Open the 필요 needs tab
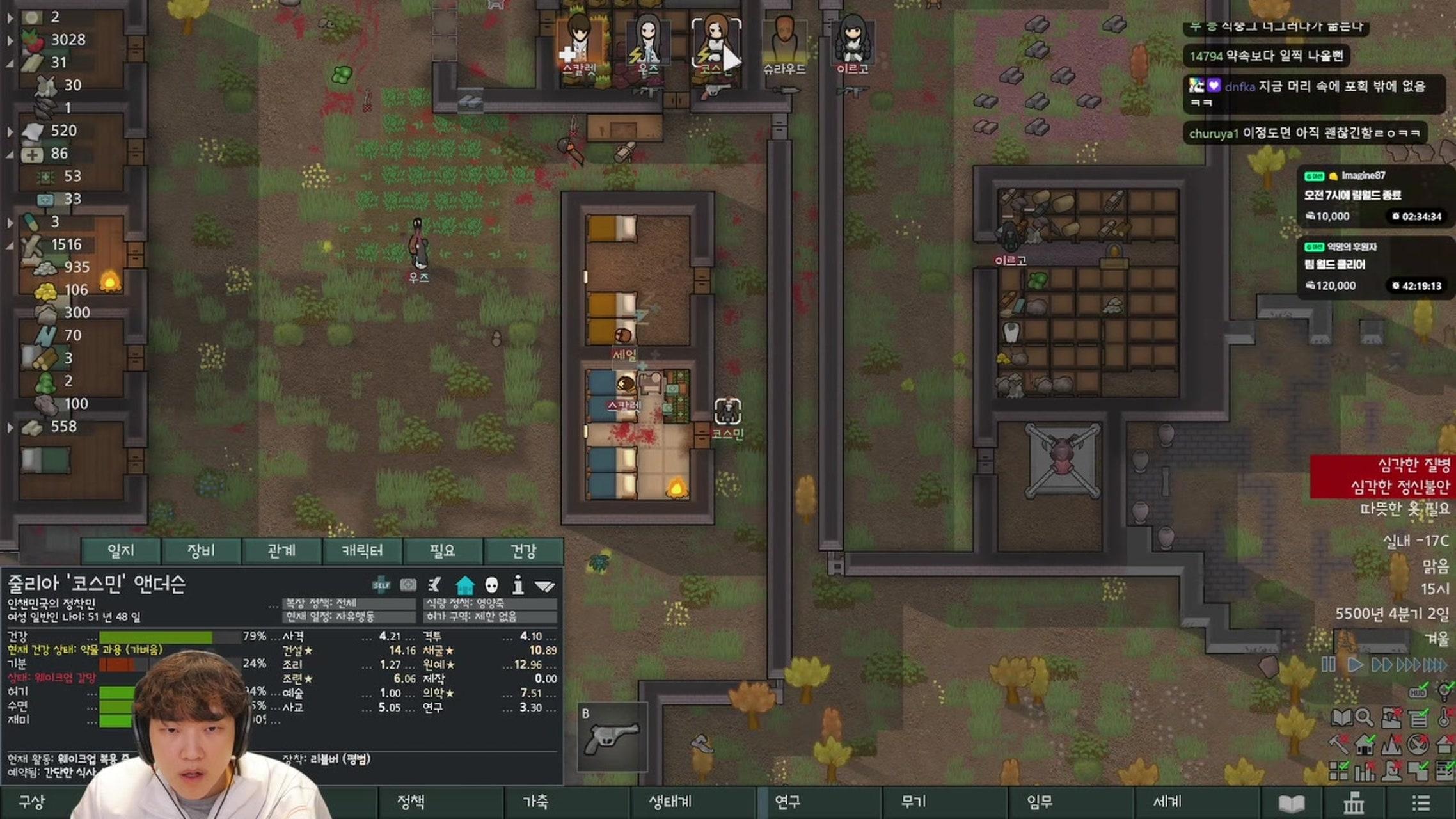Viewport: 1456px width, 819px height. coord(442,551)
